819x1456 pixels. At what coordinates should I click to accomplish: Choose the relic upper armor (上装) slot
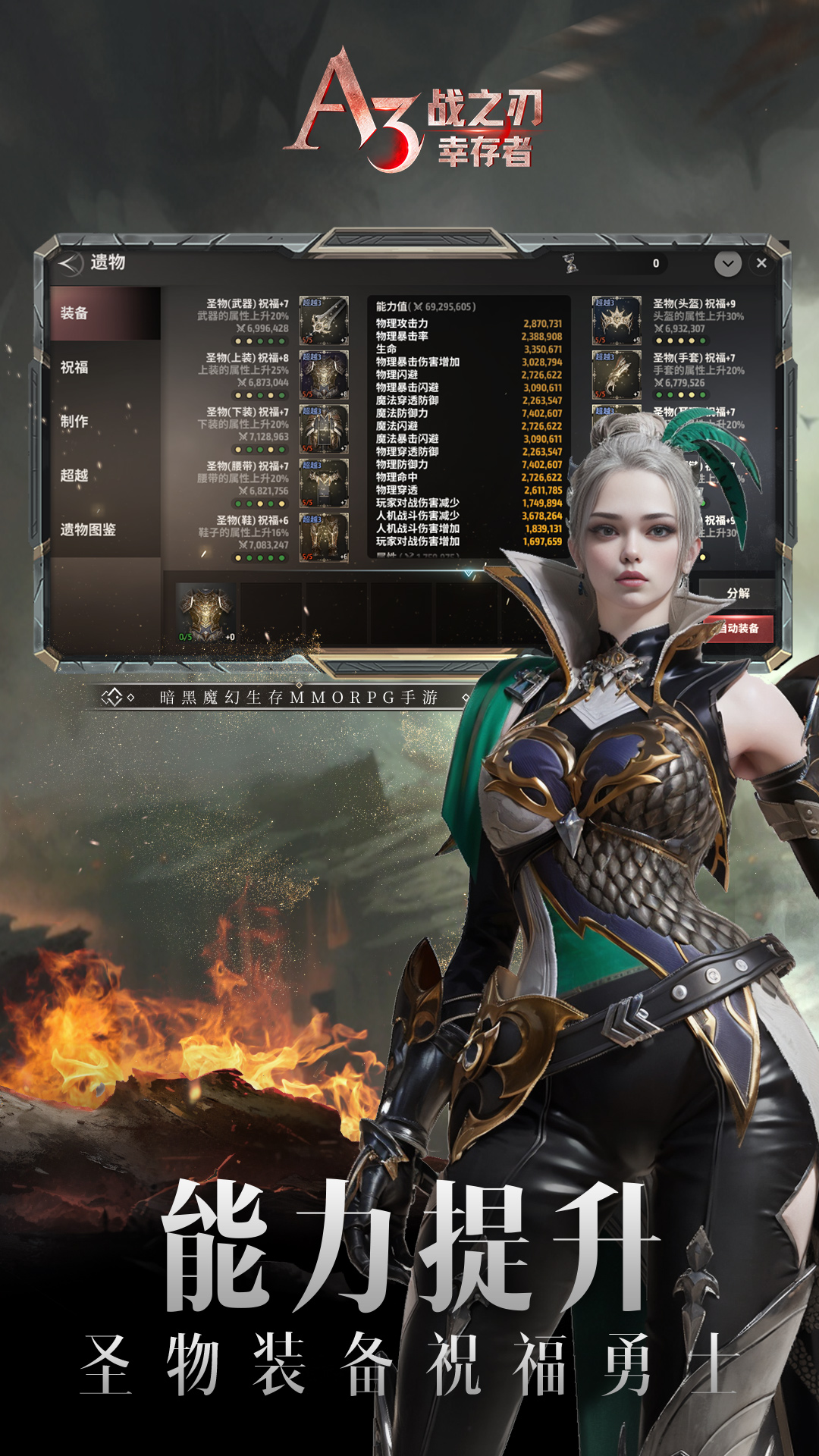[x=324, y=375]
